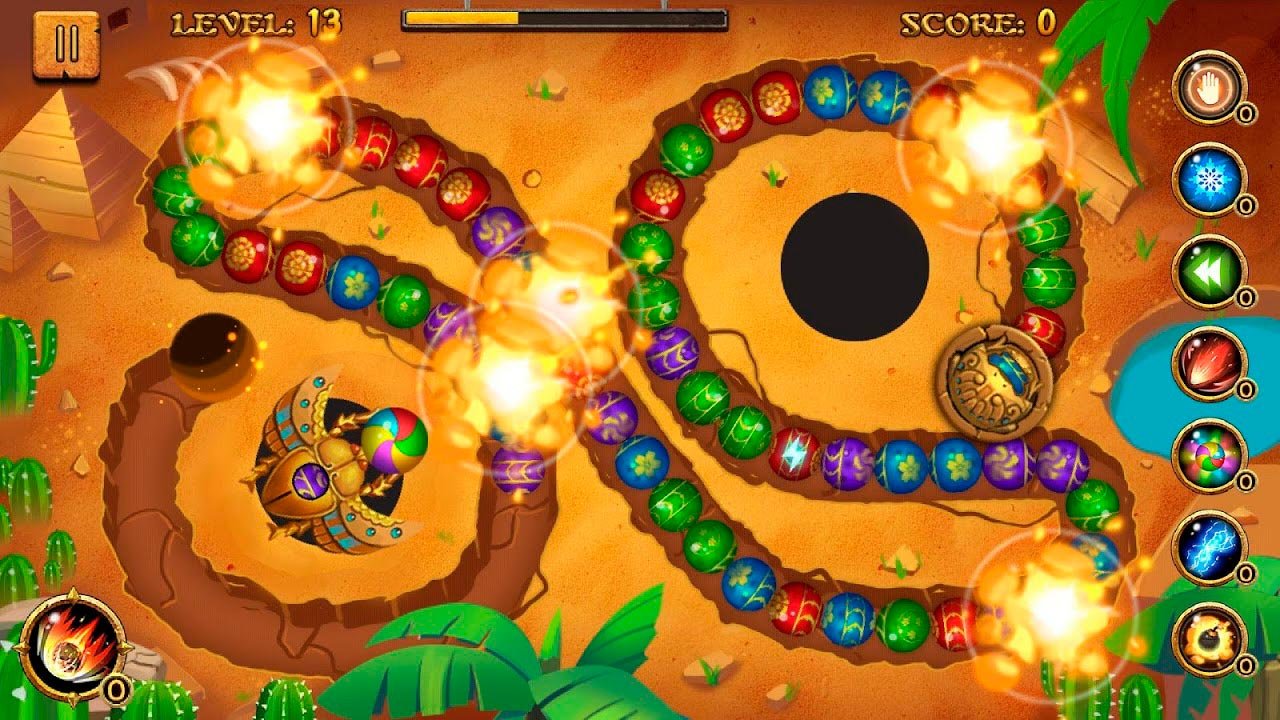Use the blue lightning power-up
The image size is (1280, 720).
pos(1209,547)
